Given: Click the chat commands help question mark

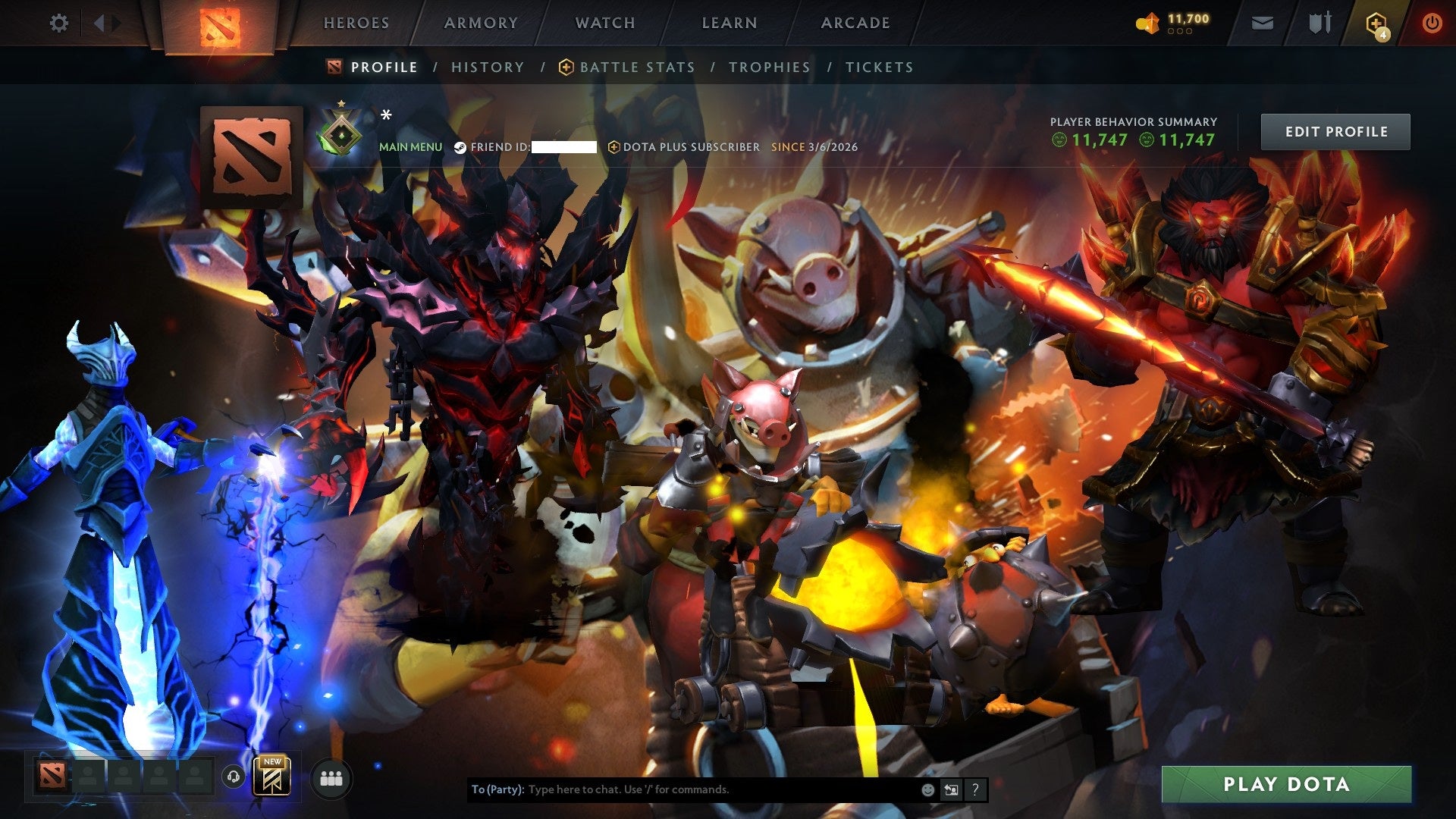Looking at the screenshot, I should [x=974, y=789].
